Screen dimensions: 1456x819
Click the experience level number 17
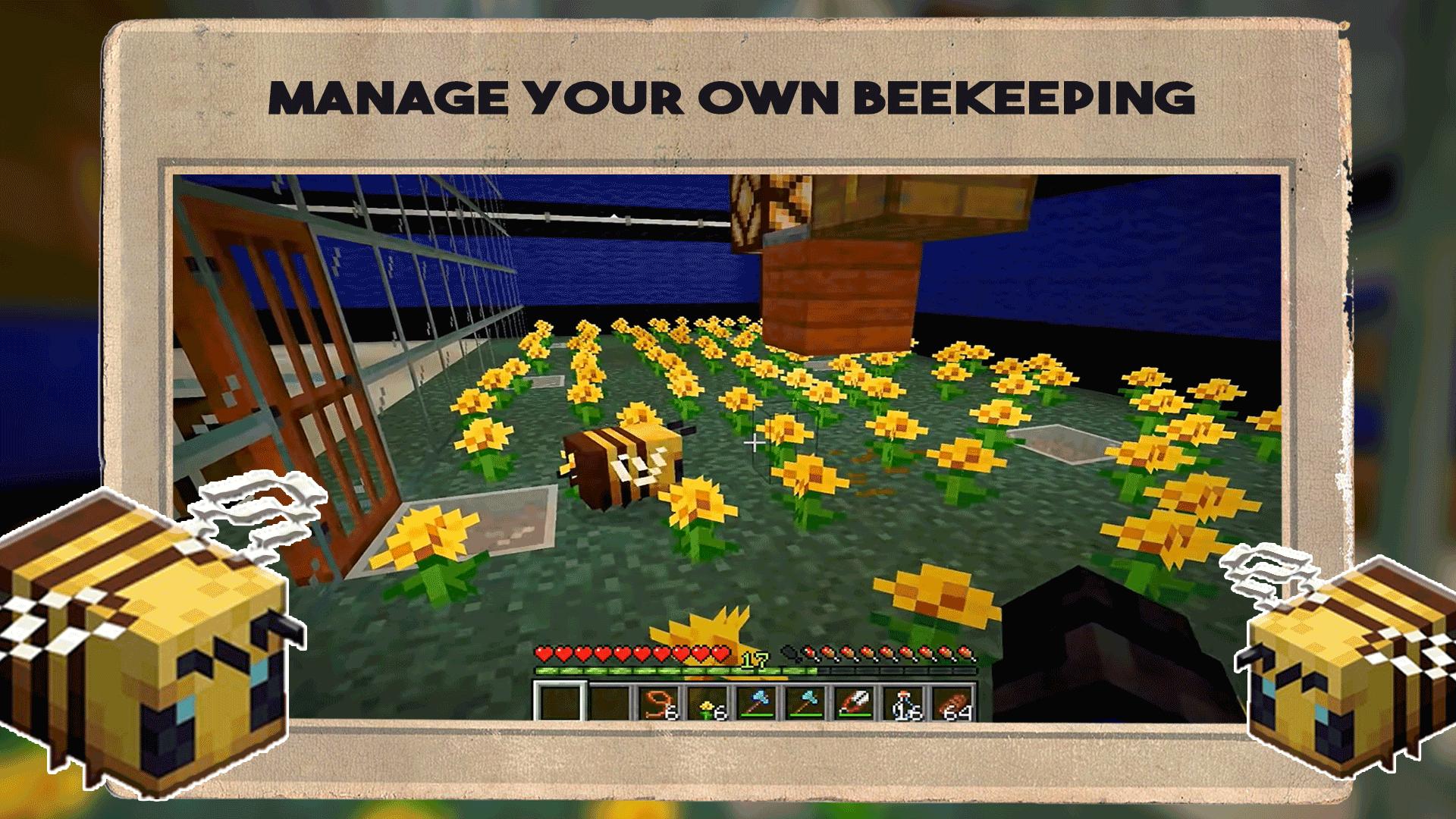(755, 657)
